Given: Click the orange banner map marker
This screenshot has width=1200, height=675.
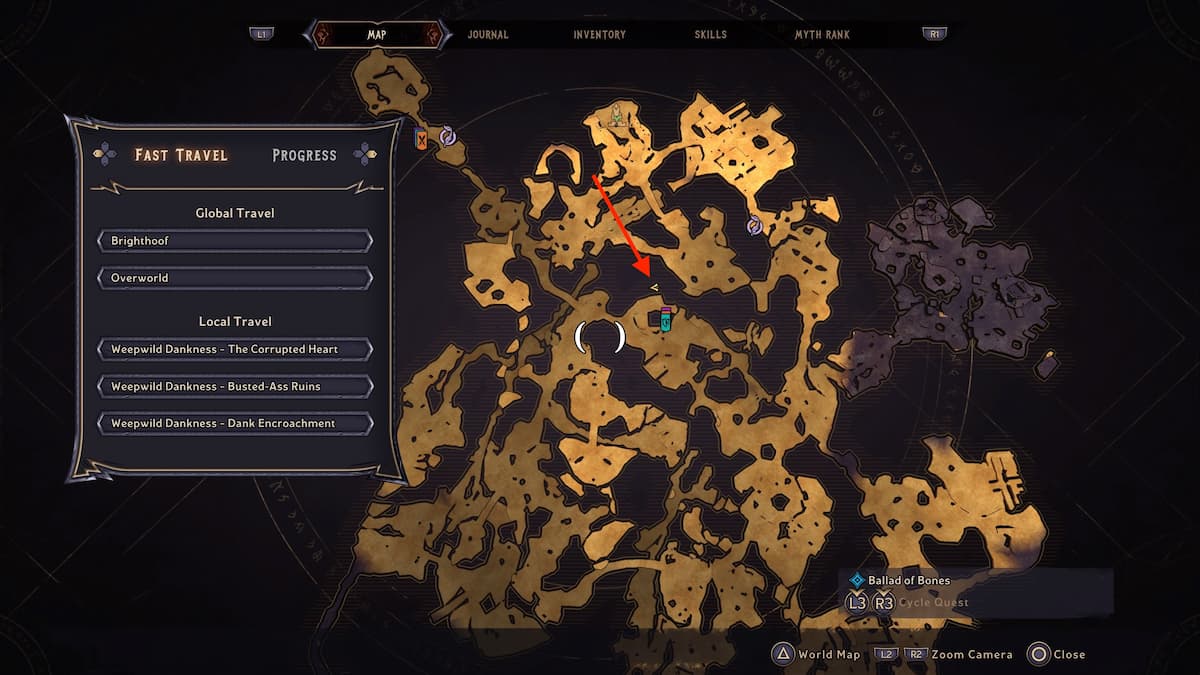Looking at the screenshot, I should pyautogui.click(x=422, y=139).
